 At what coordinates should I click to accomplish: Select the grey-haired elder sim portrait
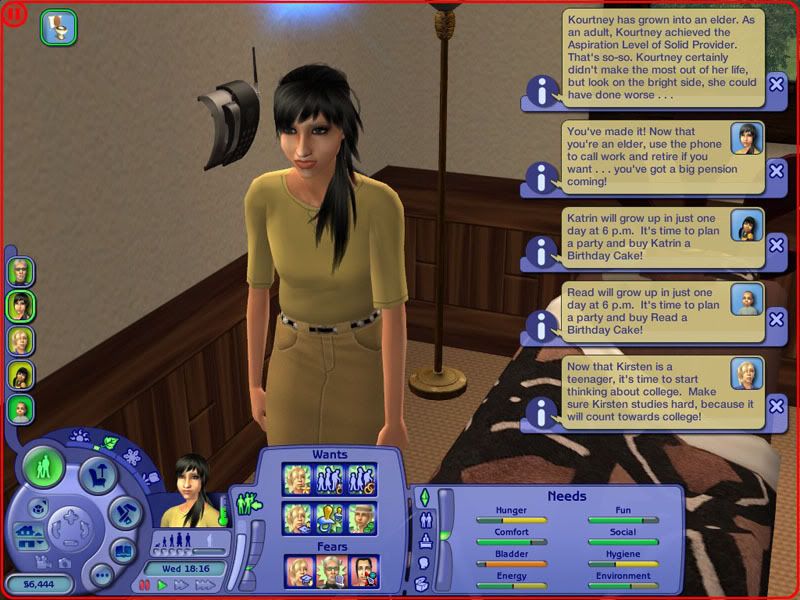pyautogui.click(x=21, y=271)
